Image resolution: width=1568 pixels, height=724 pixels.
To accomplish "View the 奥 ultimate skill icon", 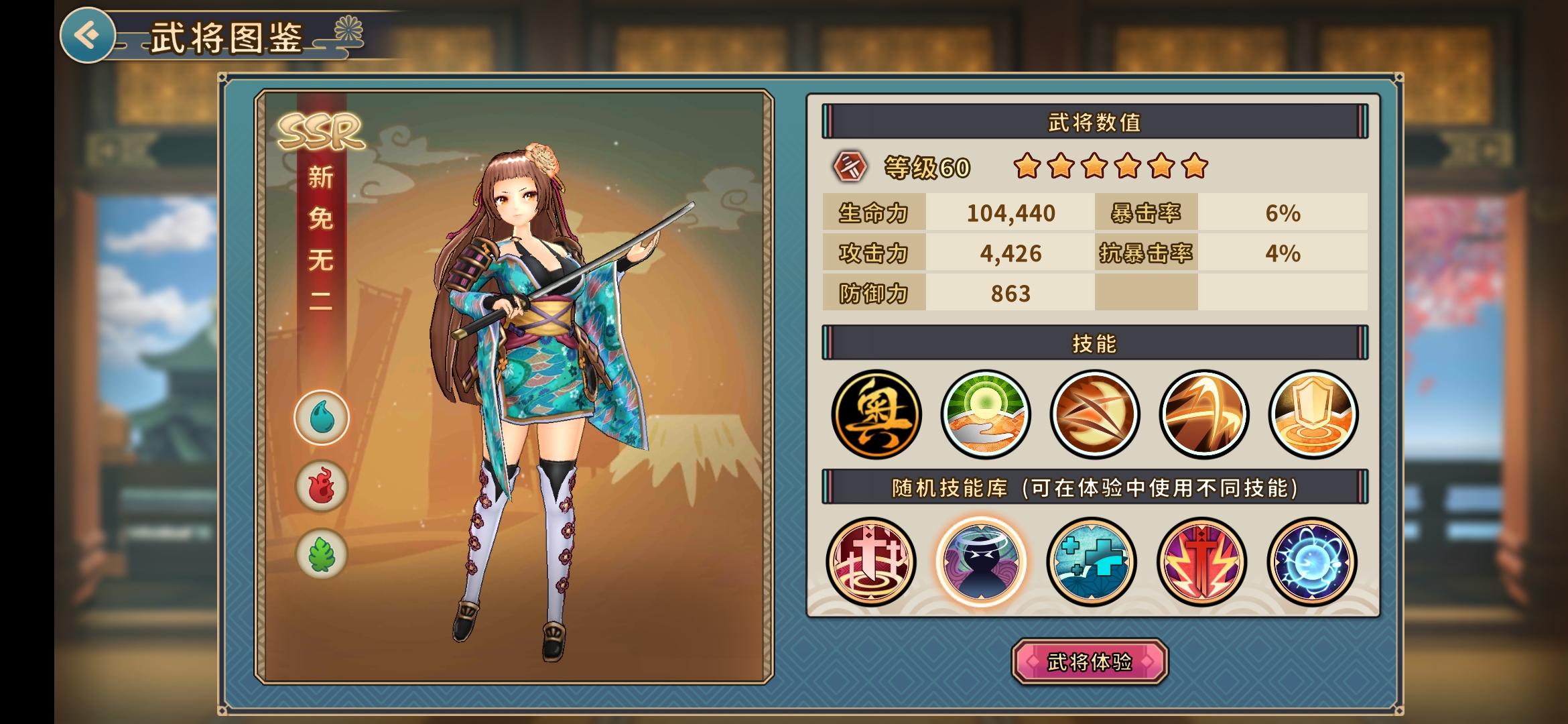I will coord(876,414).
